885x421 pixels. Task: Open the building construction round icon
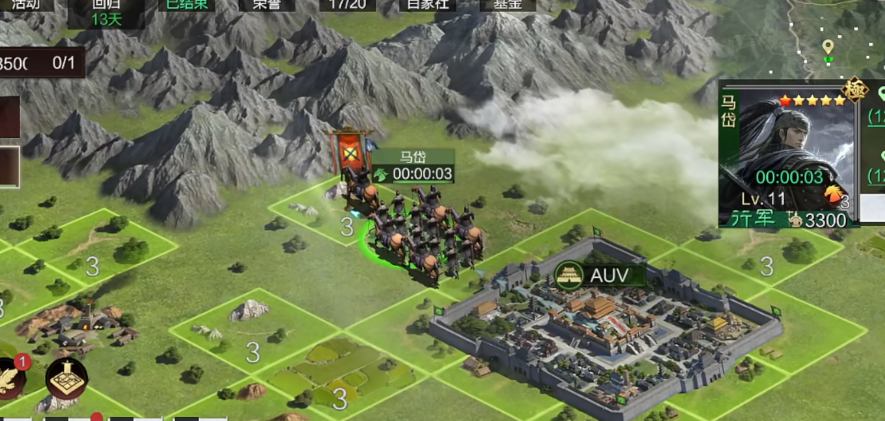pyautogui.click(x=66, y=377)
